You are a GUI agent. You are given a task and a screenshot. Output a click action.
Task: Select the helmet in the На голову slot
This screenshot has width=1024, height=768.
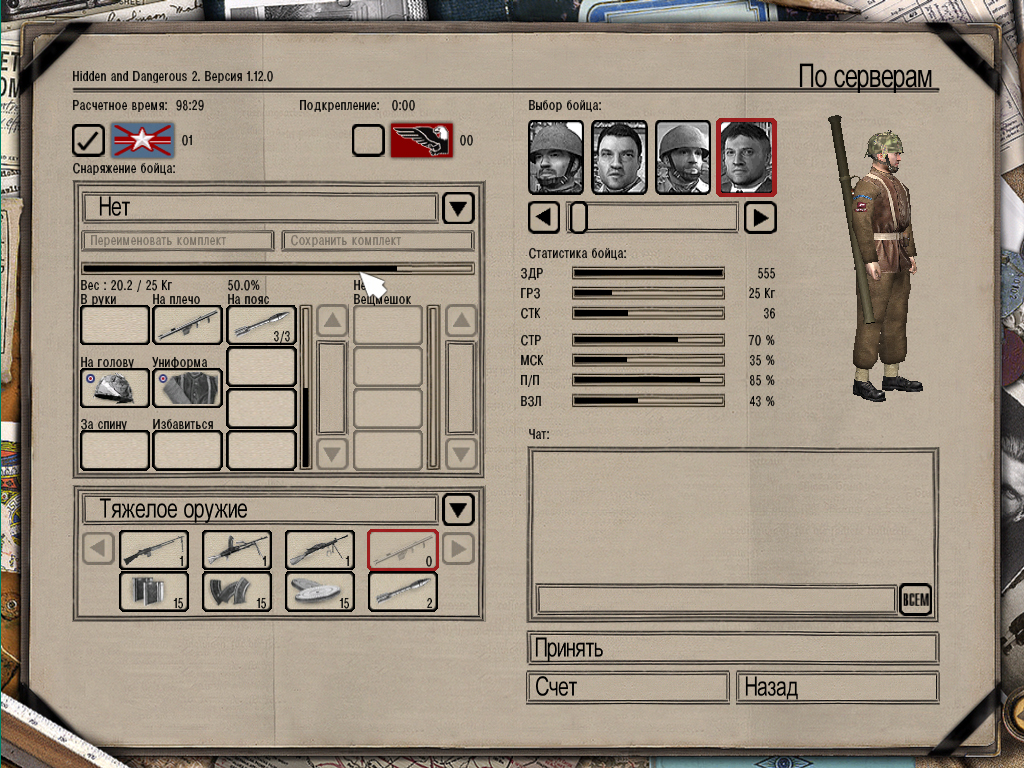coord(115,388)
